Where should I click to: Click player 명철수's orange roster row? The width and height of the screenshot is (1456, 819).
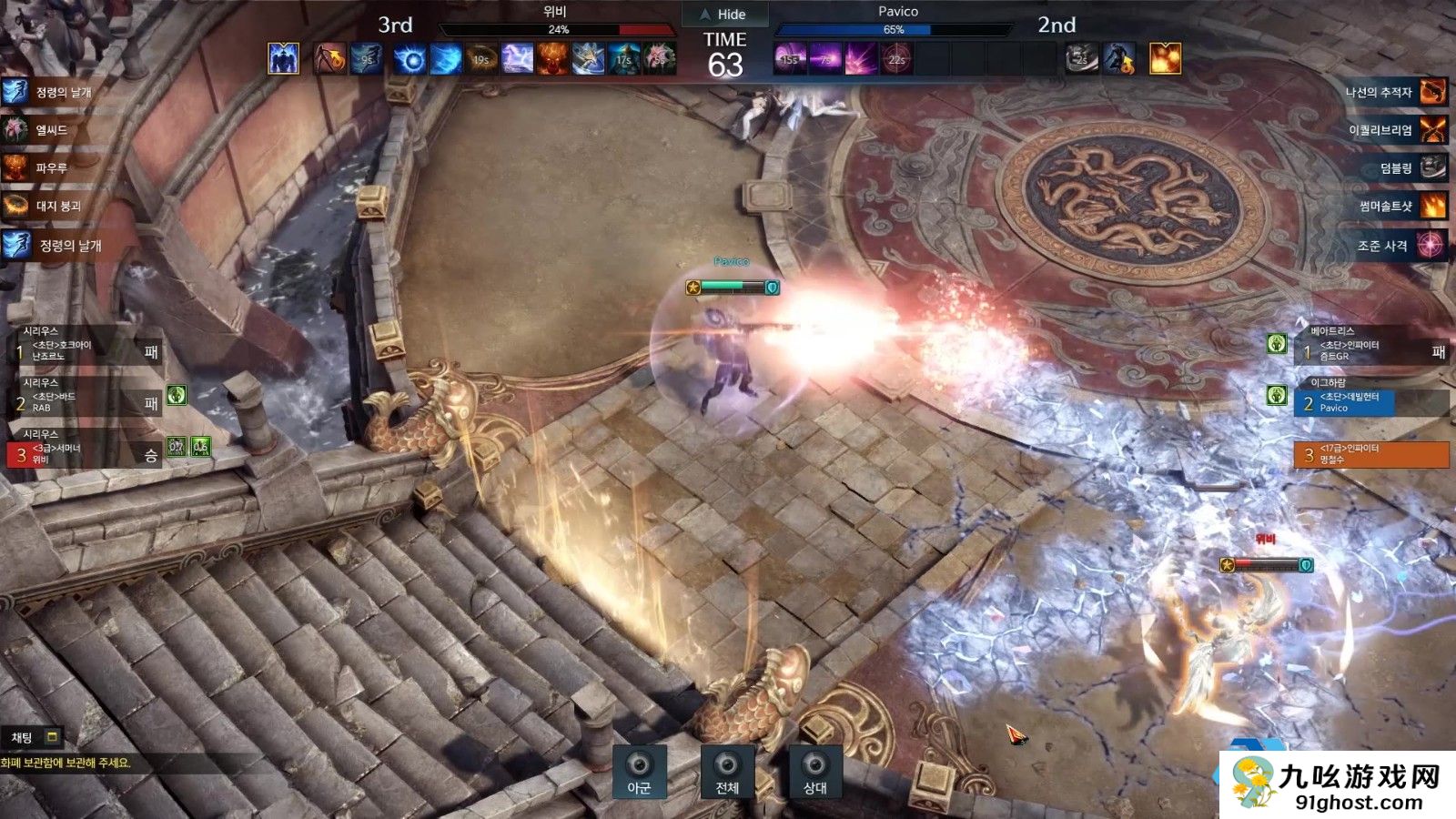point(1370,454)
